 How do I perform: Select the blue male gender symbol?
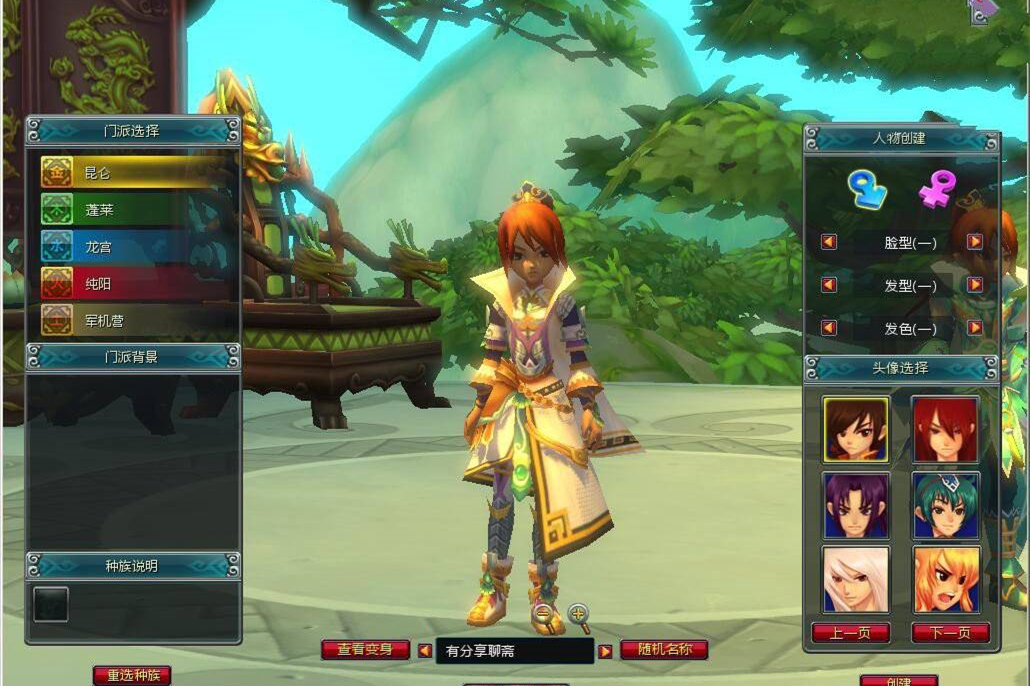tap(866, 189)
